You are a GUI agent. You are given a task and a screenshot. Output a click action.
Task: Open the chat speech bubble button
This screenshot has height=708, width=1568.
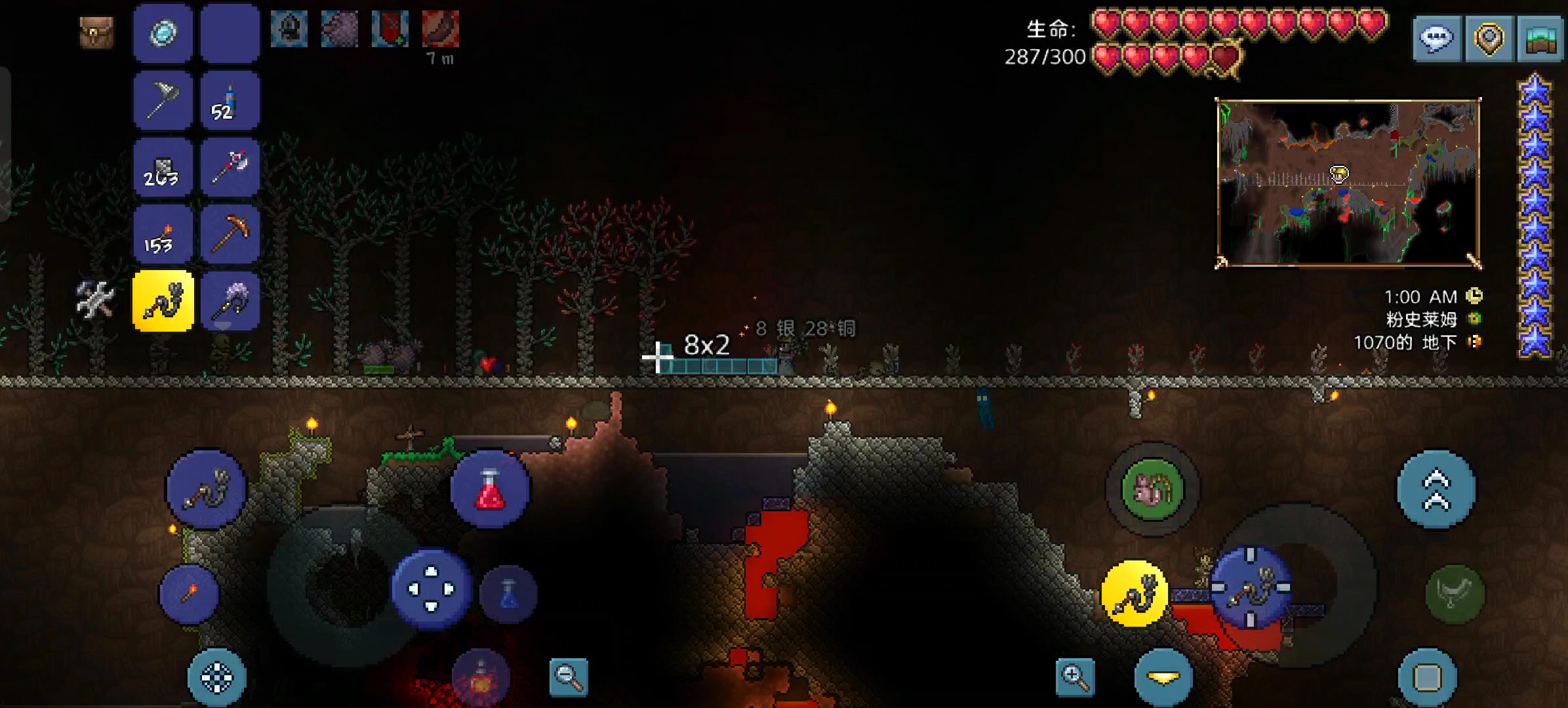[1436, 39]
